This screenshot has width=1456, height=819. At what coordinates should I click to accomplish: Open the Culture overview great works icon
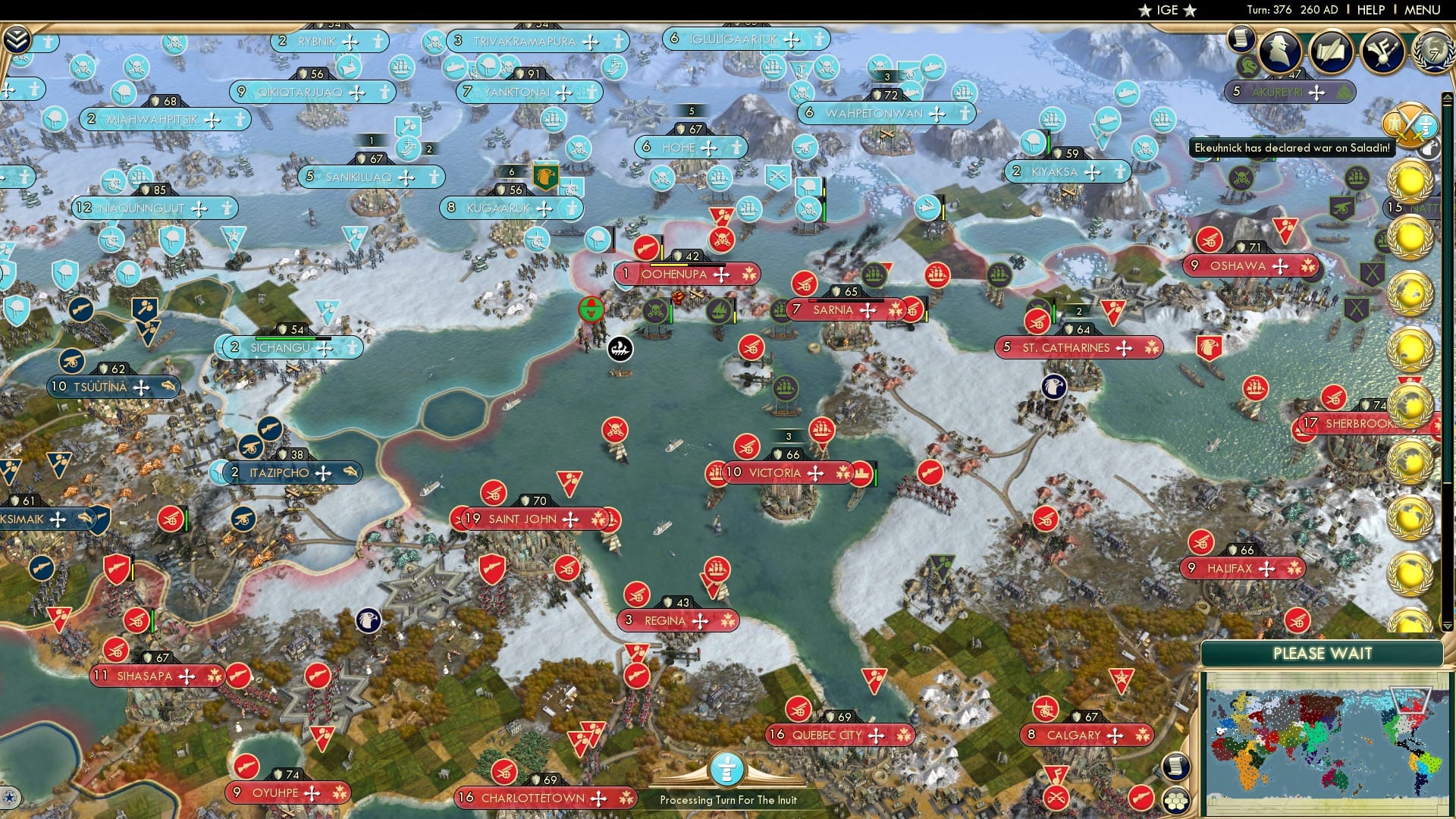click(1382, 52)
